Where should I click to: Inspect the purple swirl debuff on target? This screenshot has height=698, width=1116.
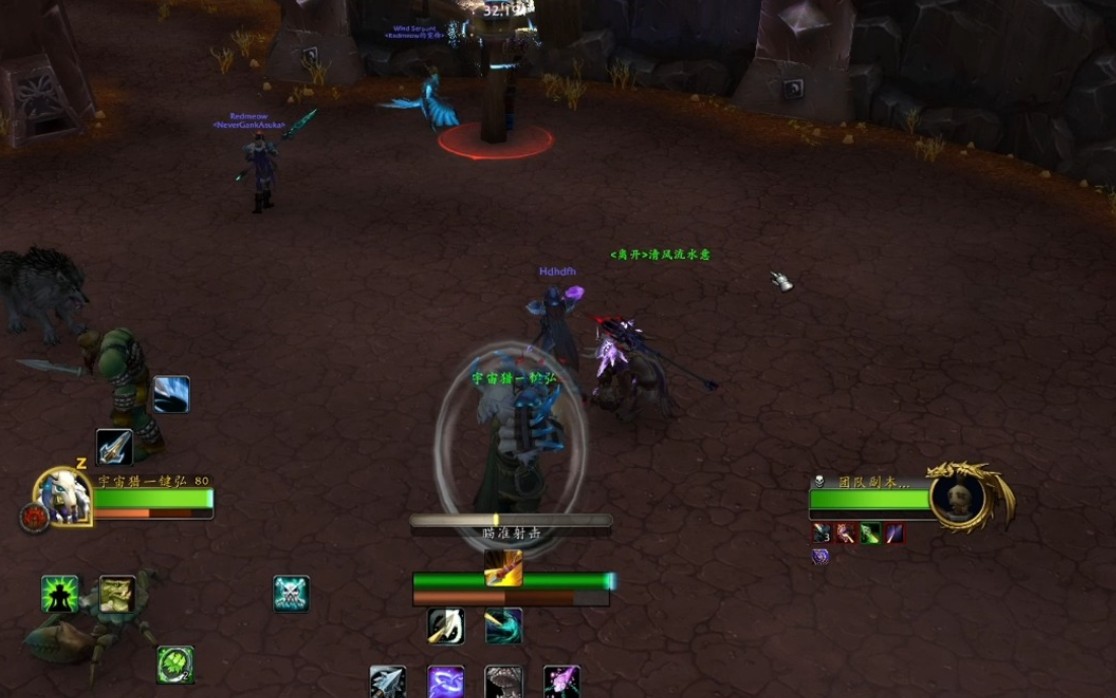pyautogui.click(x=820, y=556)
